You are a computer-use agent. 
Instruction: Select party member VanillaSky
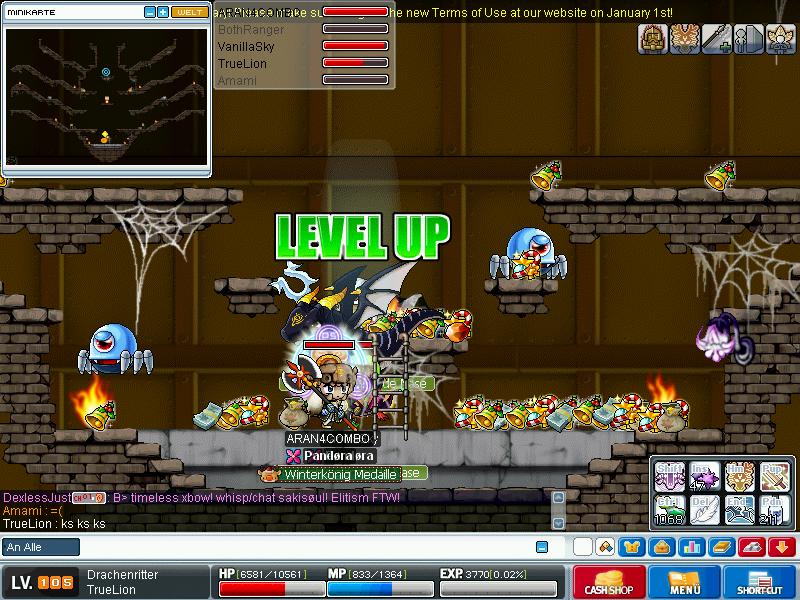point(247,46)
